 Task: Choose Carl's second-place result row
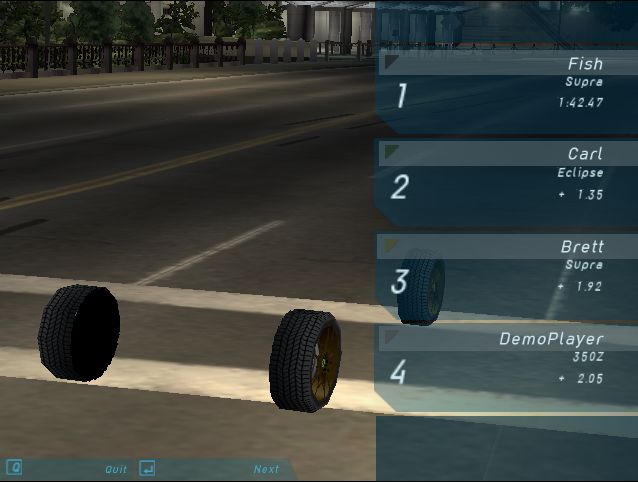click(507, 182)
